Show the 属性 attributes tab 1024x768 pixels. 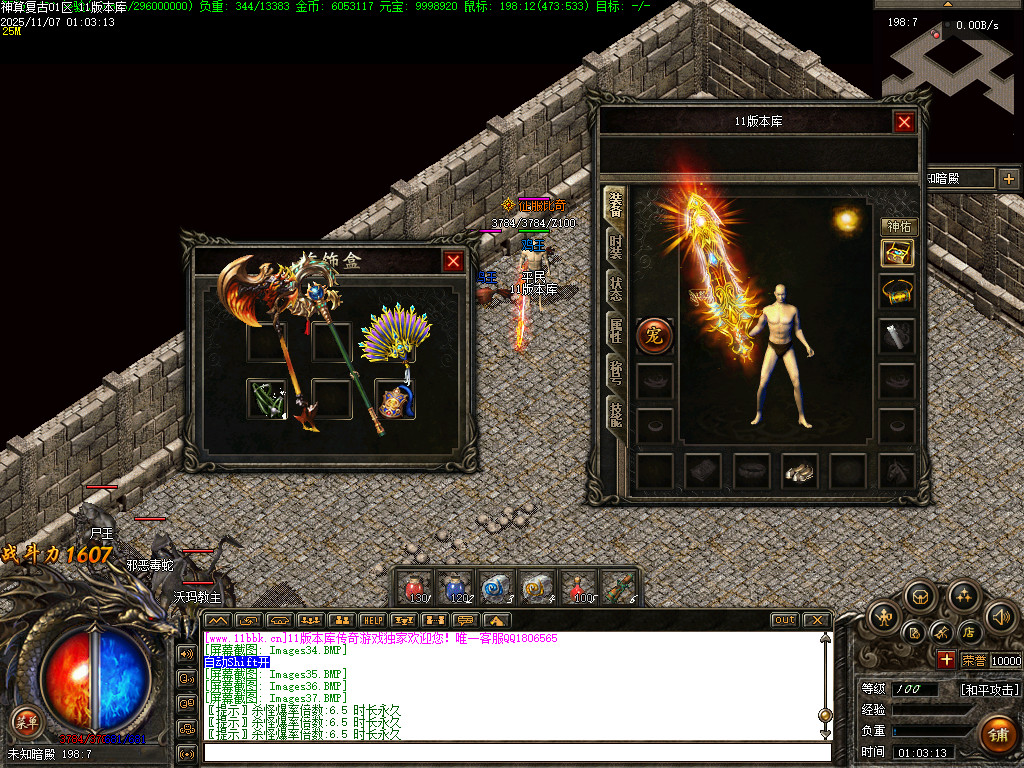[615, 331]
